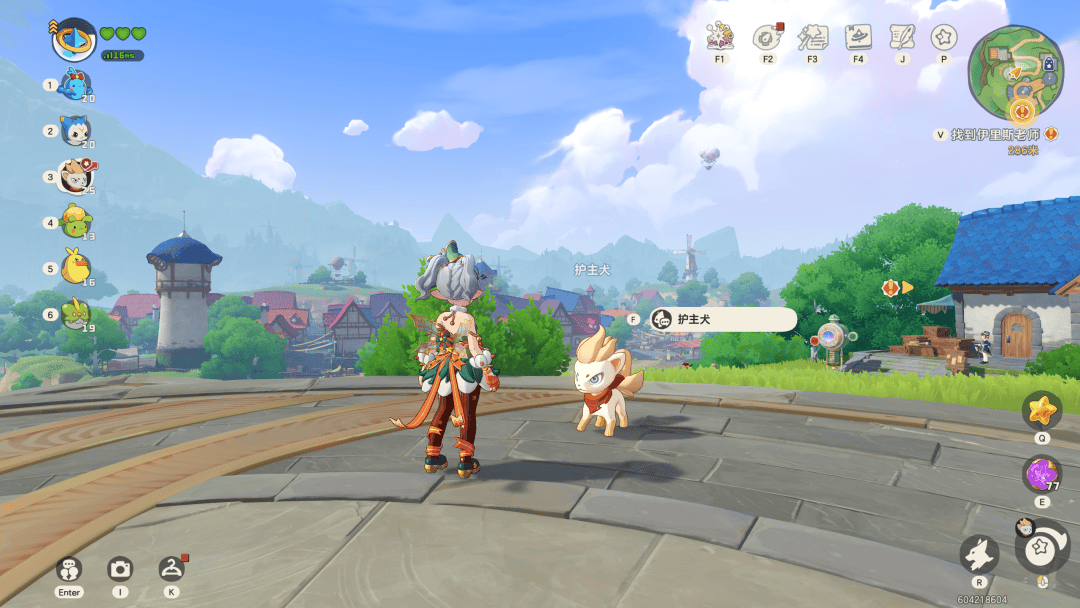
Task: Open the crown and books menu icon
Action: pos(720,38)
